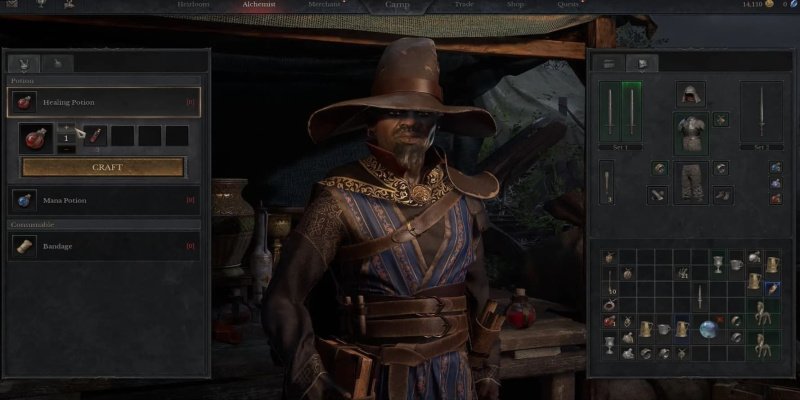The height and width of the screenshot is (400, 800).
Task: Select the Set 1 weapon slot
Action: [619, 115]
